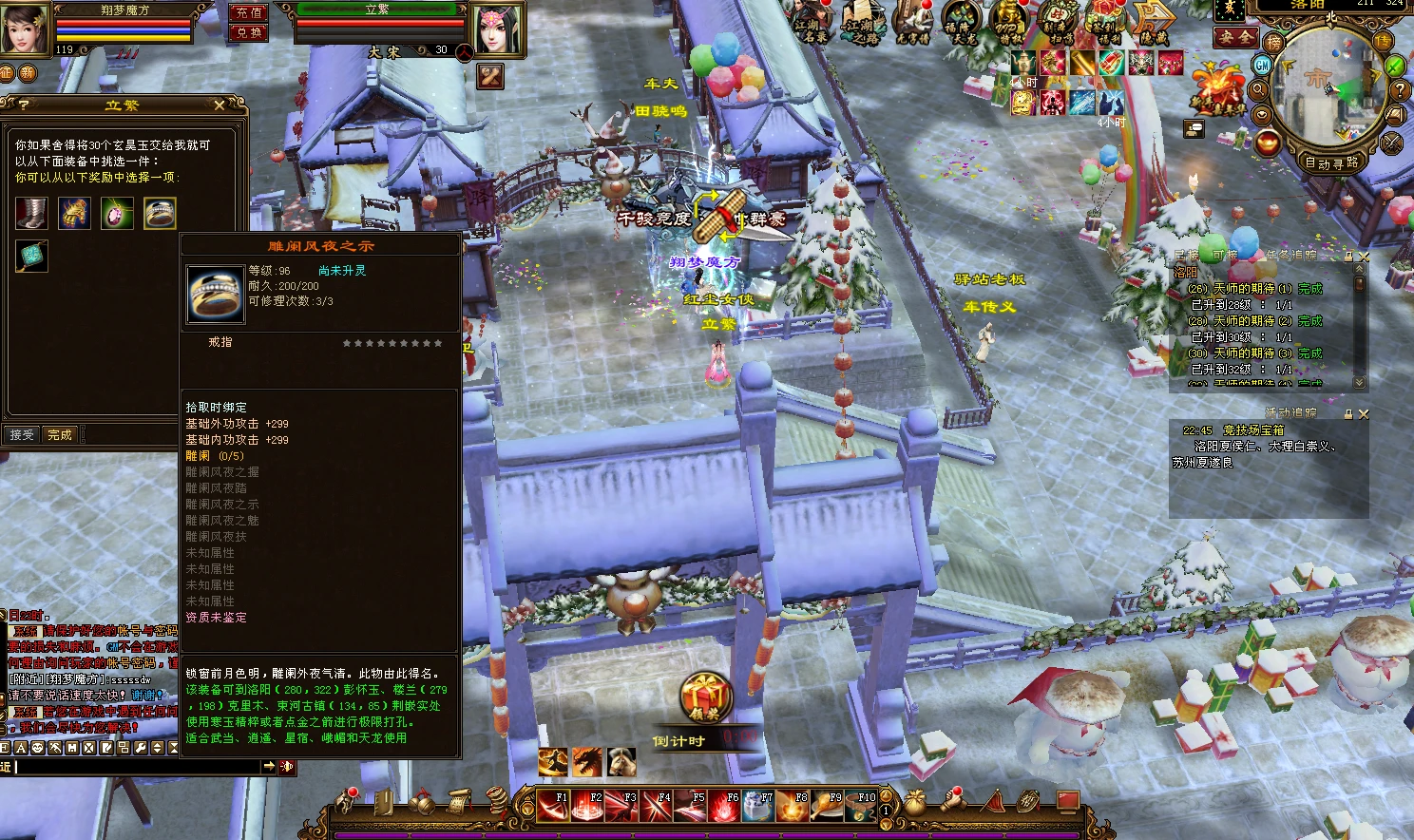The image size is (1414, 840).
Task: Open the 领奖 gift reward icon
Action: [704, 698]
